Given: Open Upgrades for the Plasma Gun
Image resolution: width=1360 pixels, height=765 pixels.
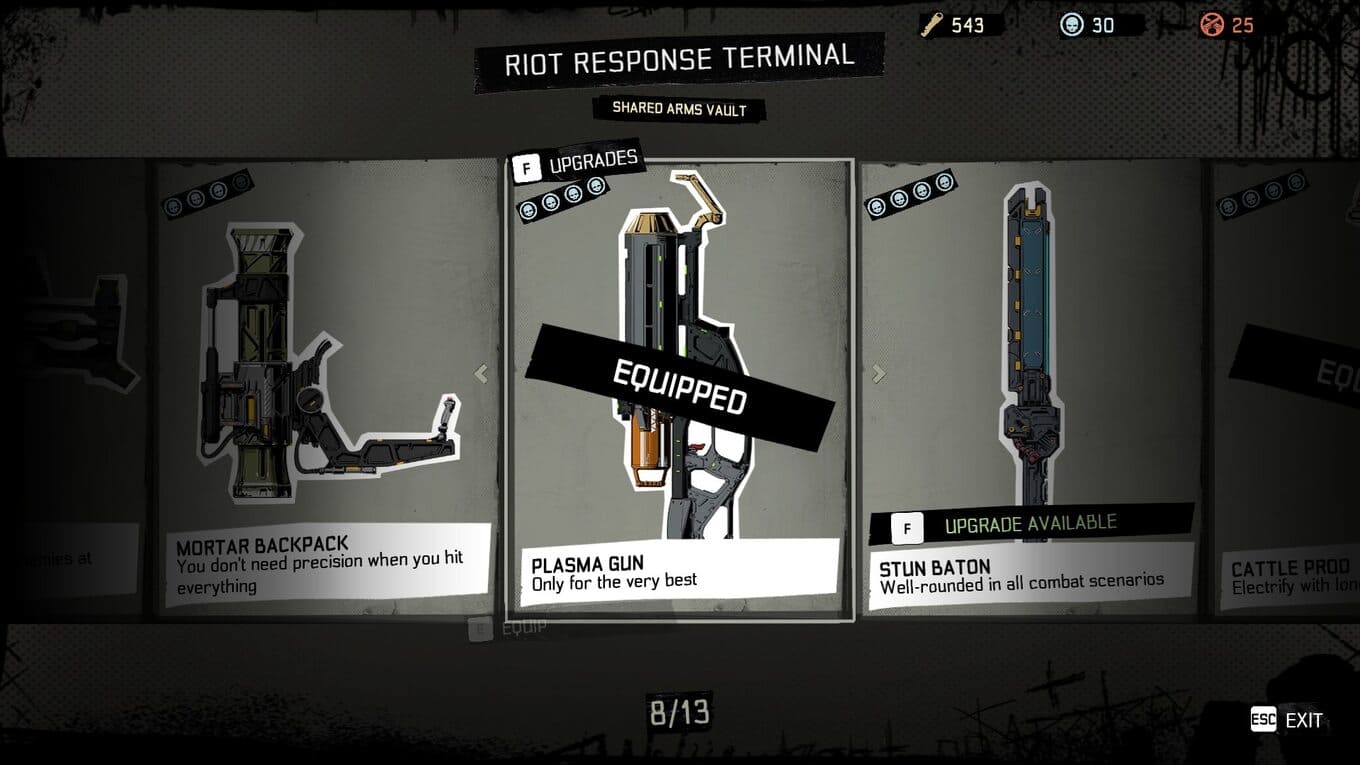Looking at the screenshot, I should coord(575,161).
